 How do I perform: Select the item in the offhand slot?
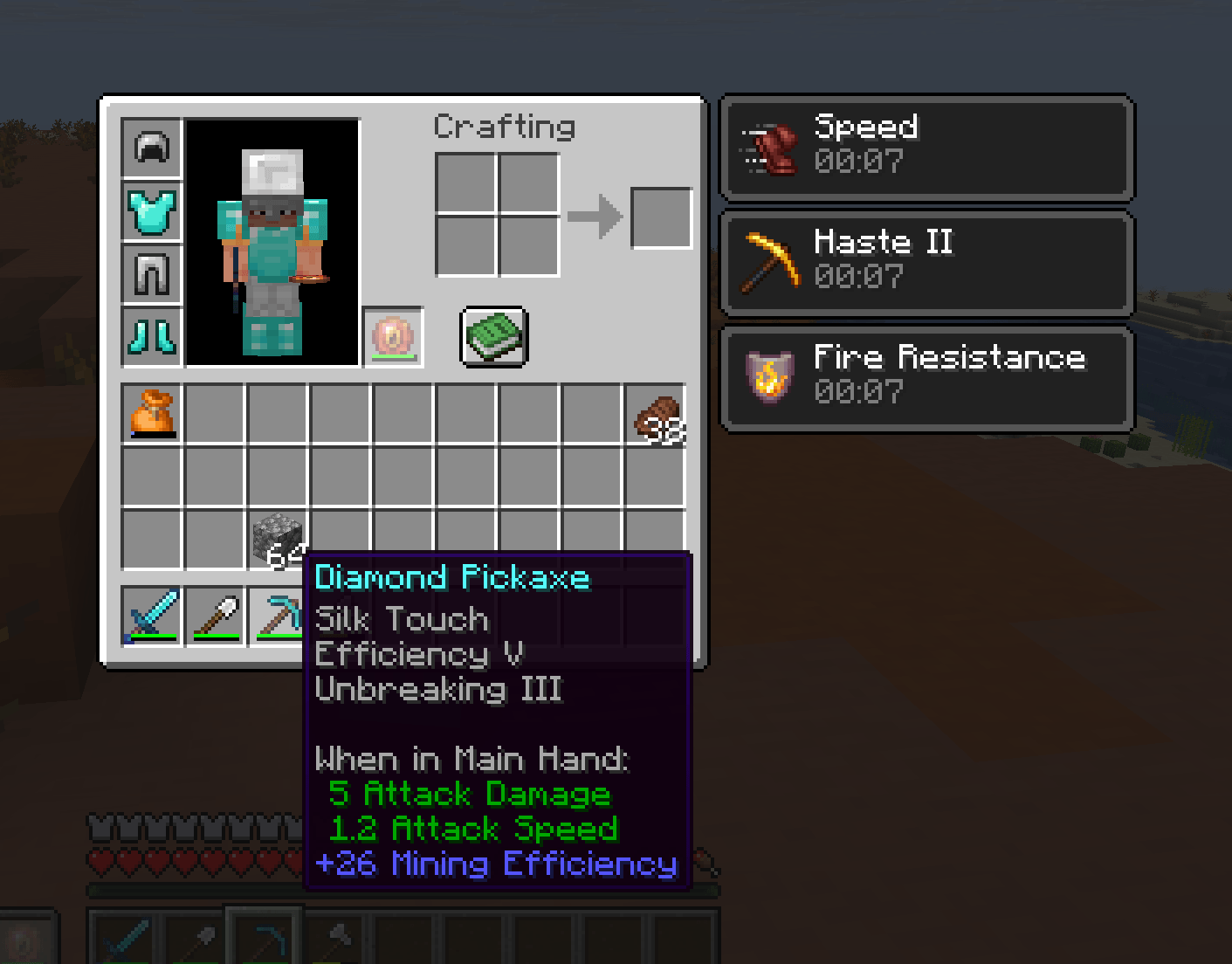click(393, 336)
